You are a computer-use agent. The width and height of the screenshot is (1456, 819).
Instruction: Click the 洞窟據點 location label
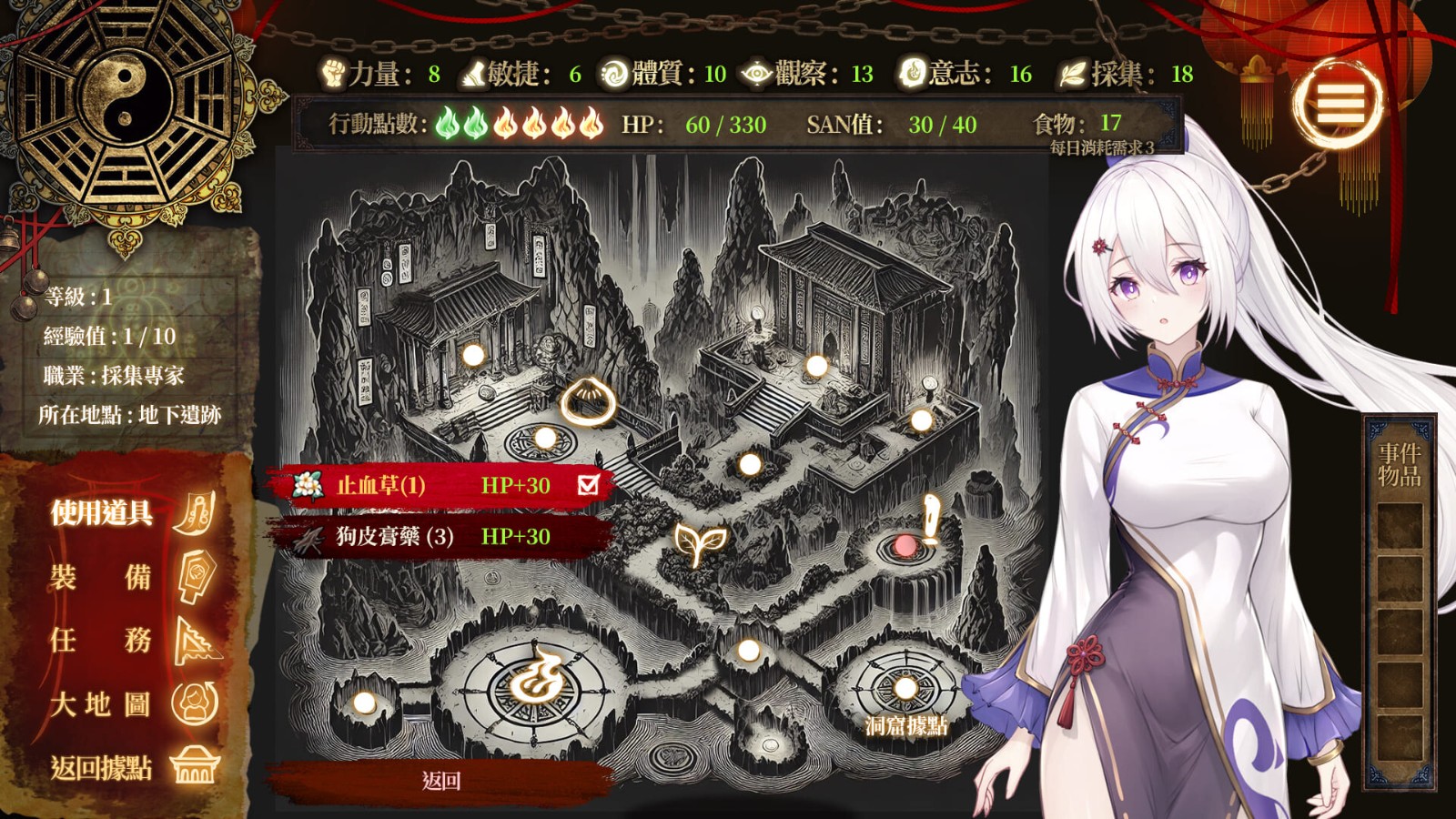pyautogui.click(x=905, y=725)
